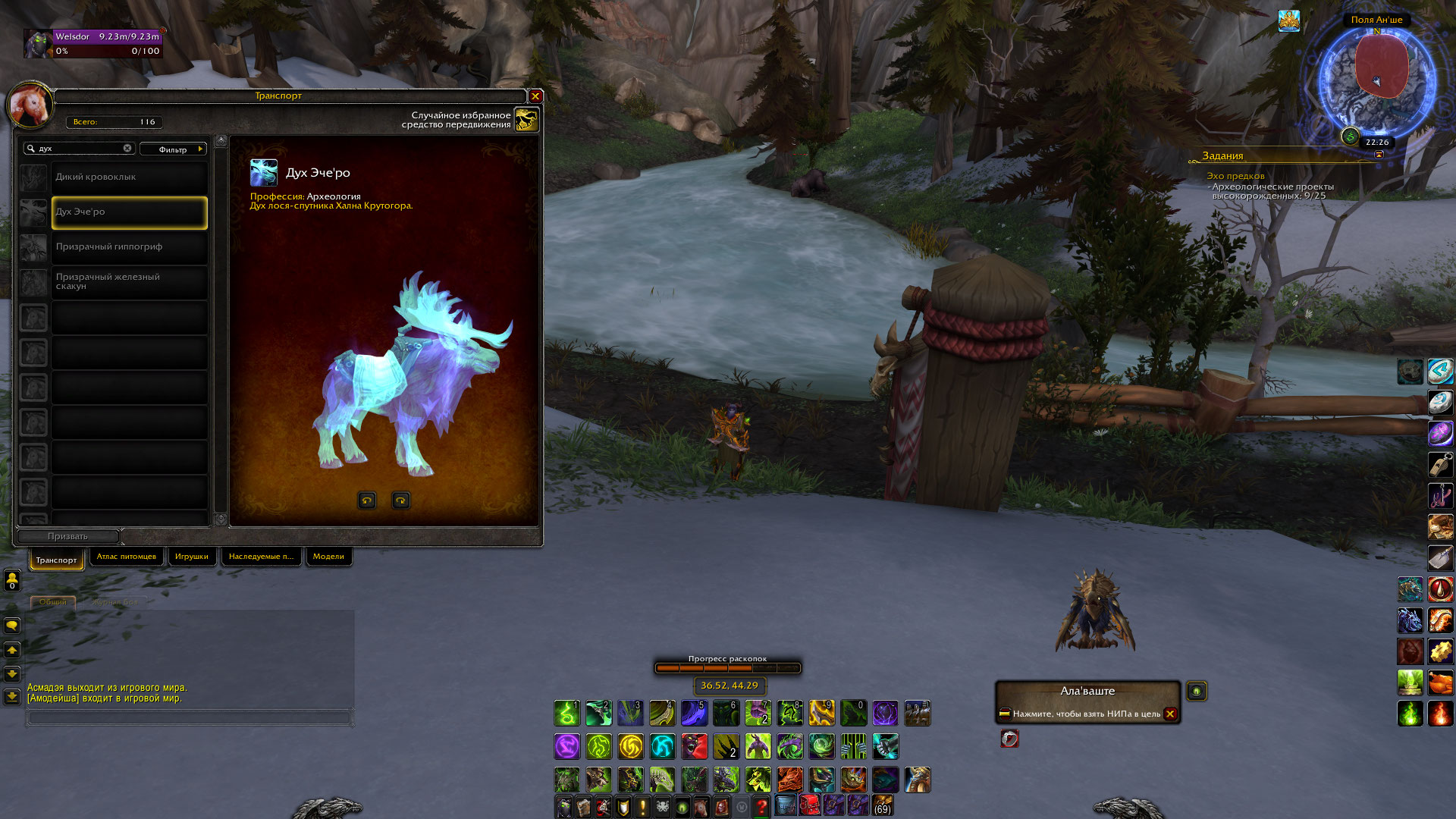This screenshot has height=819, width=1456.
Task: Clear the mount search text
Action: pos(127,149)
